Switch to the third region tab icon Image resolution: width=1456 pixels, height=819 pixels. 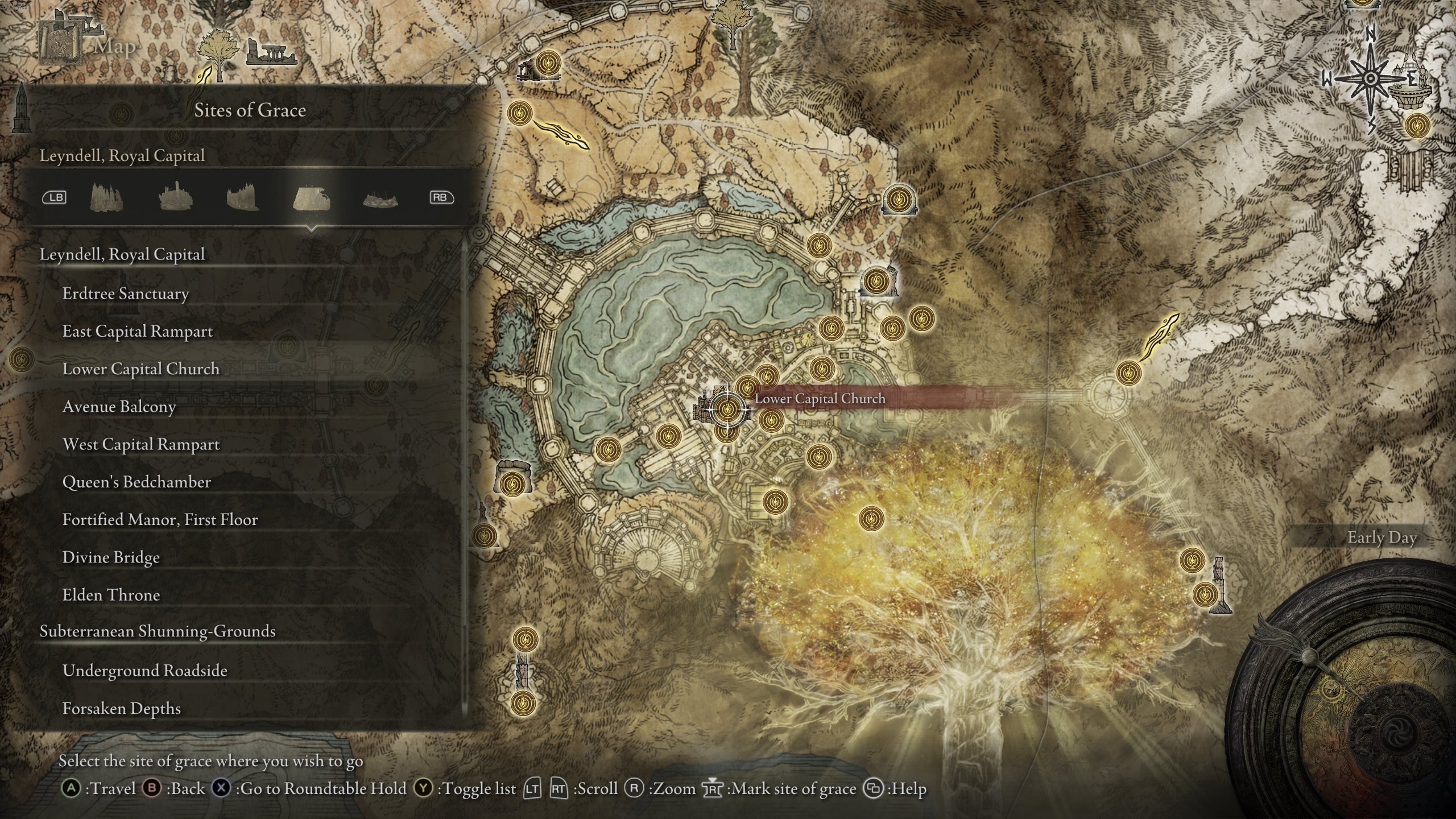pos(243,198)
